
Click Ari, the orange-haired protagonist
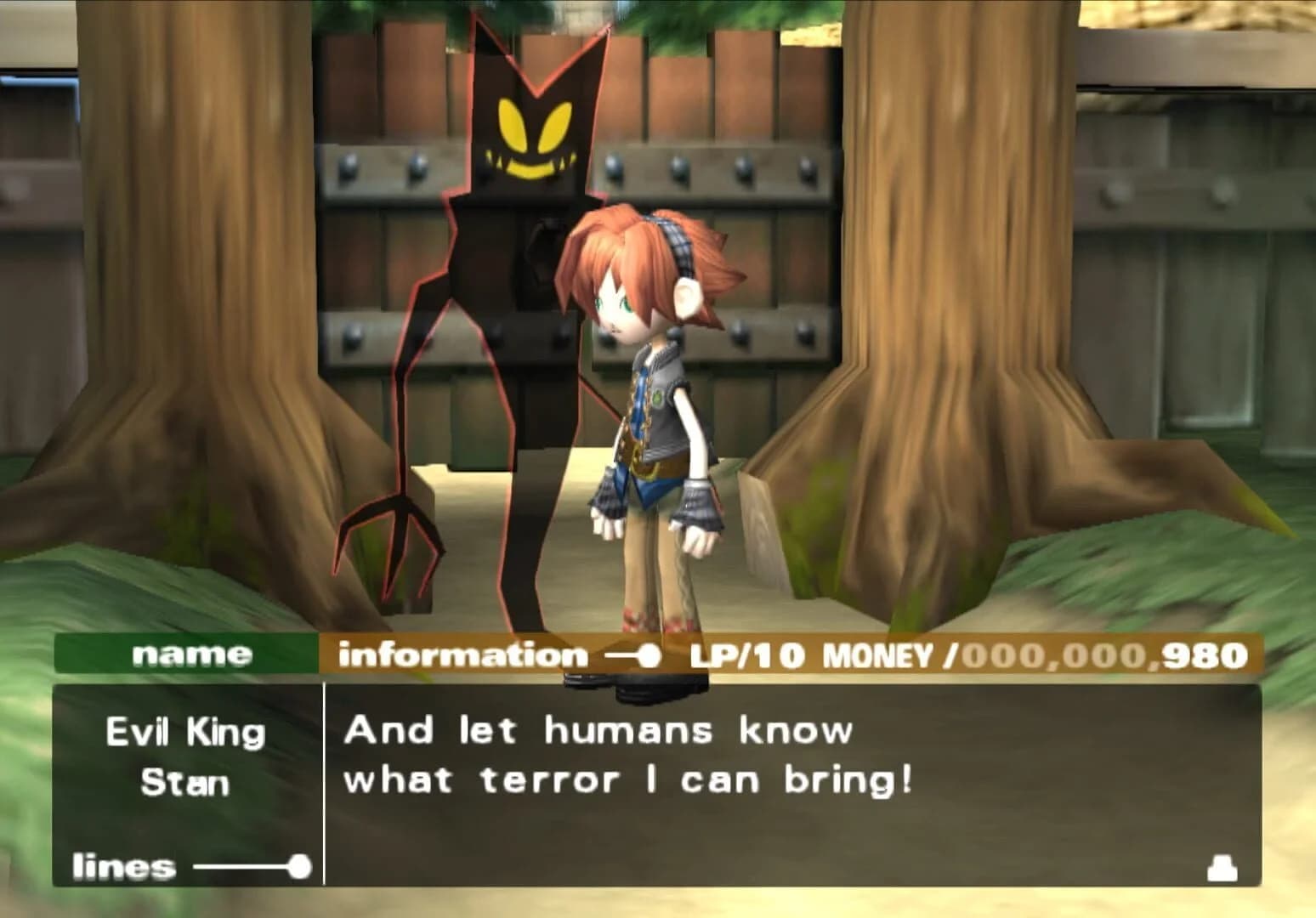[655, 382]
